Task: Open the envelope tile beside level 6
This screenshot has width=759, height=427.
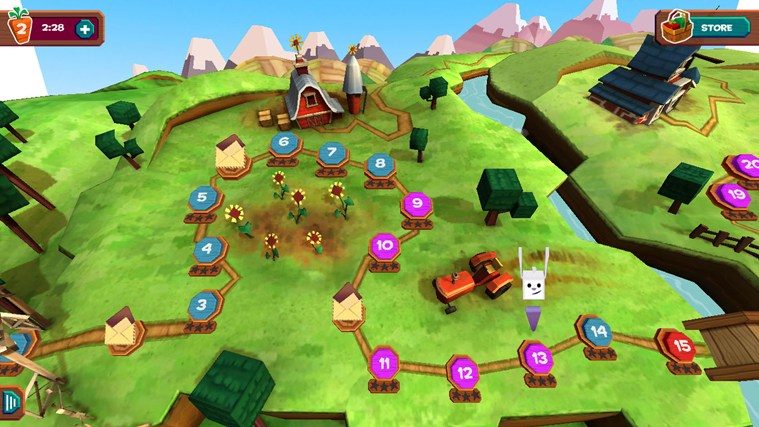Action: [231, 155]
